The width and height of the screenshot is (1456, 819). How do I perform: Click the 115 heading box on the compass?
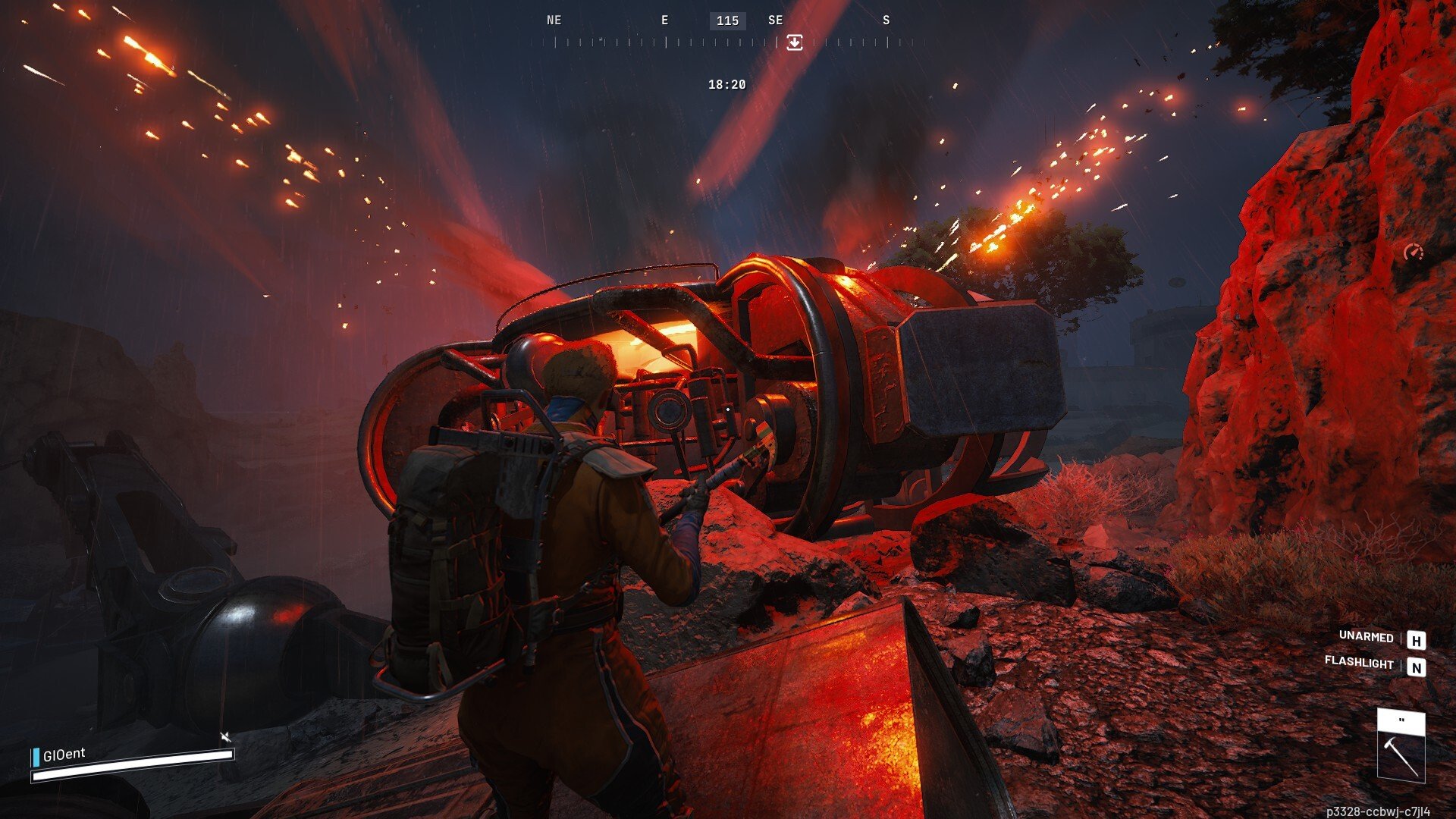pos(727,20)
